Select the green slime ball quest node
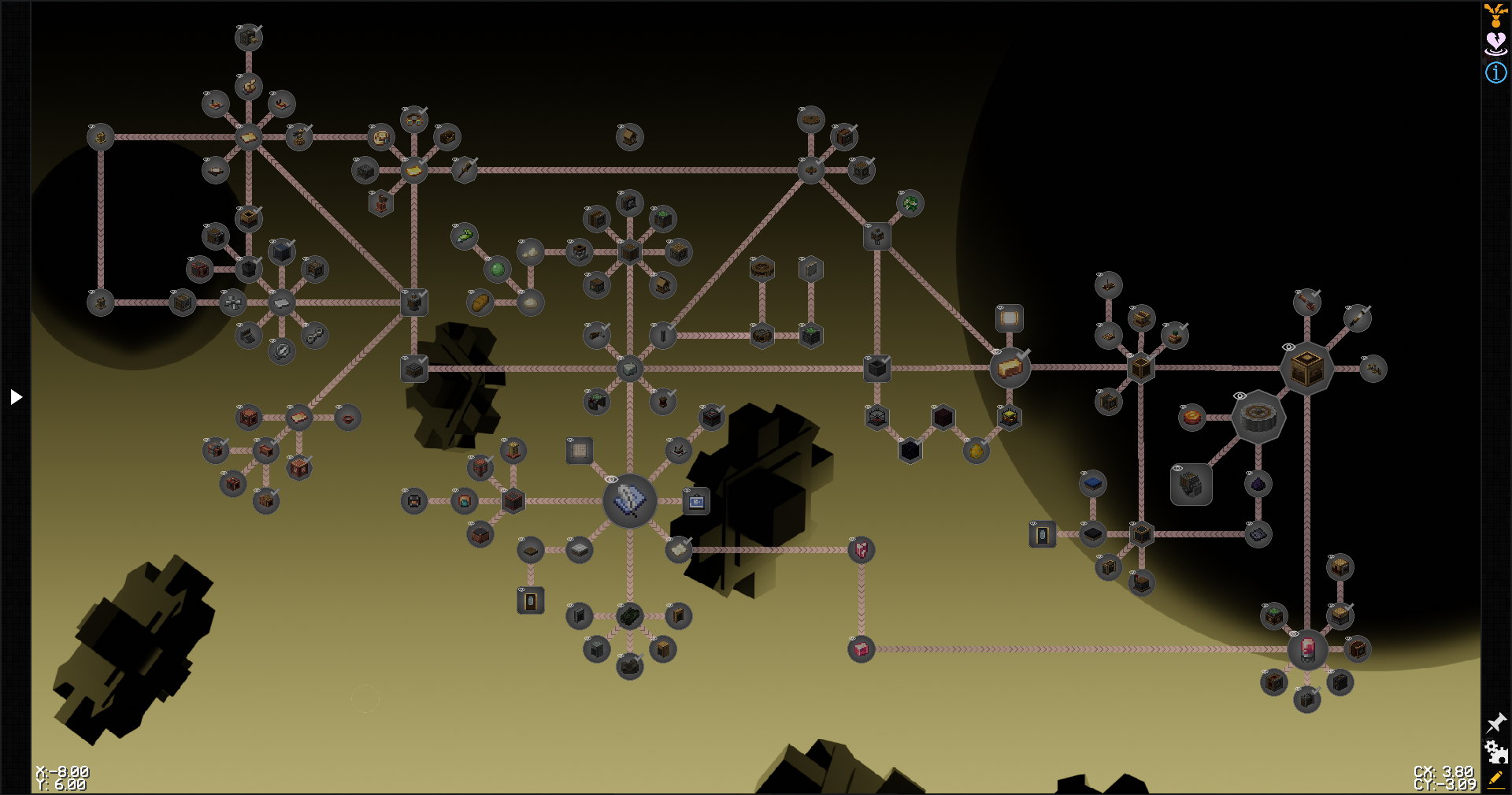Screen dimensions: 1512x795 pos(497,269)
